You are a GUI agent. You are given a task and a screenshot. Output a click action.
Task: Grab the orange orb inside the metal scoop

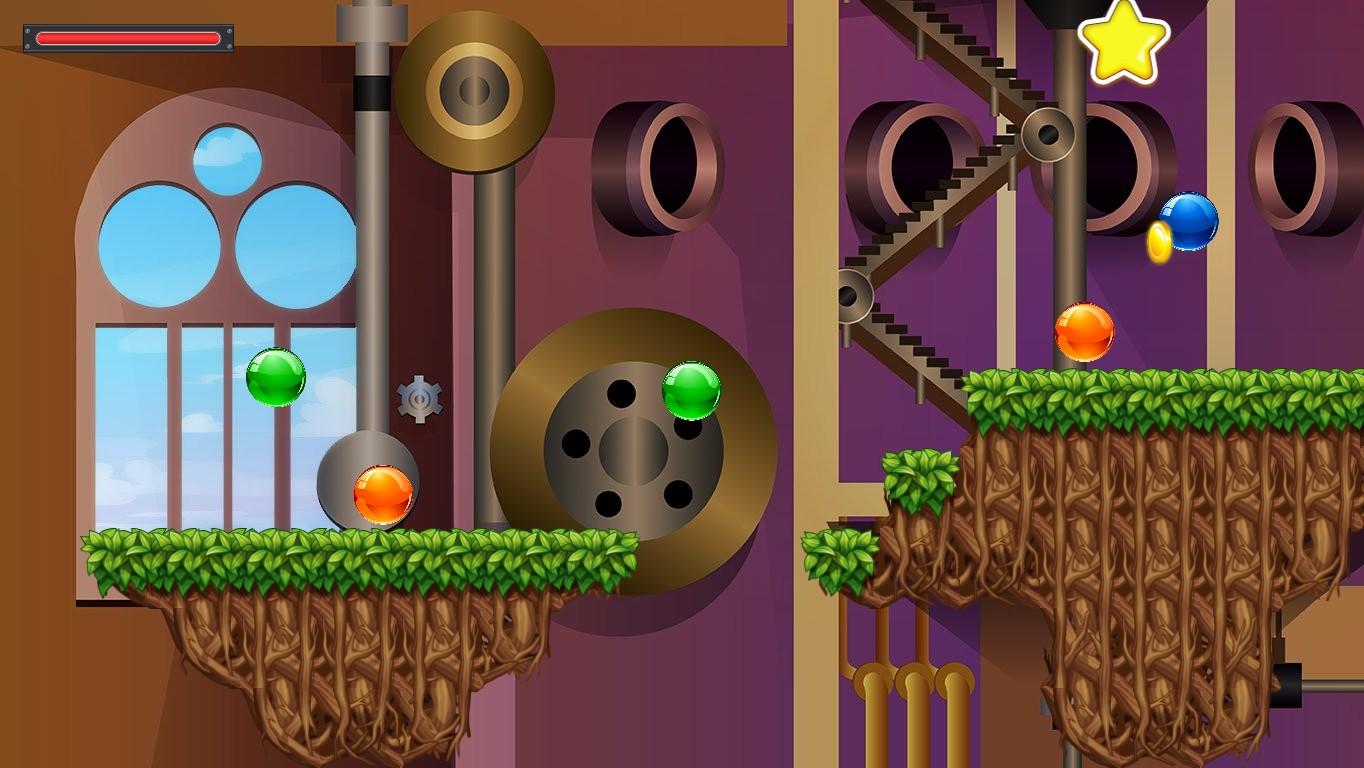pyautogui.click(x=383, y=494)
